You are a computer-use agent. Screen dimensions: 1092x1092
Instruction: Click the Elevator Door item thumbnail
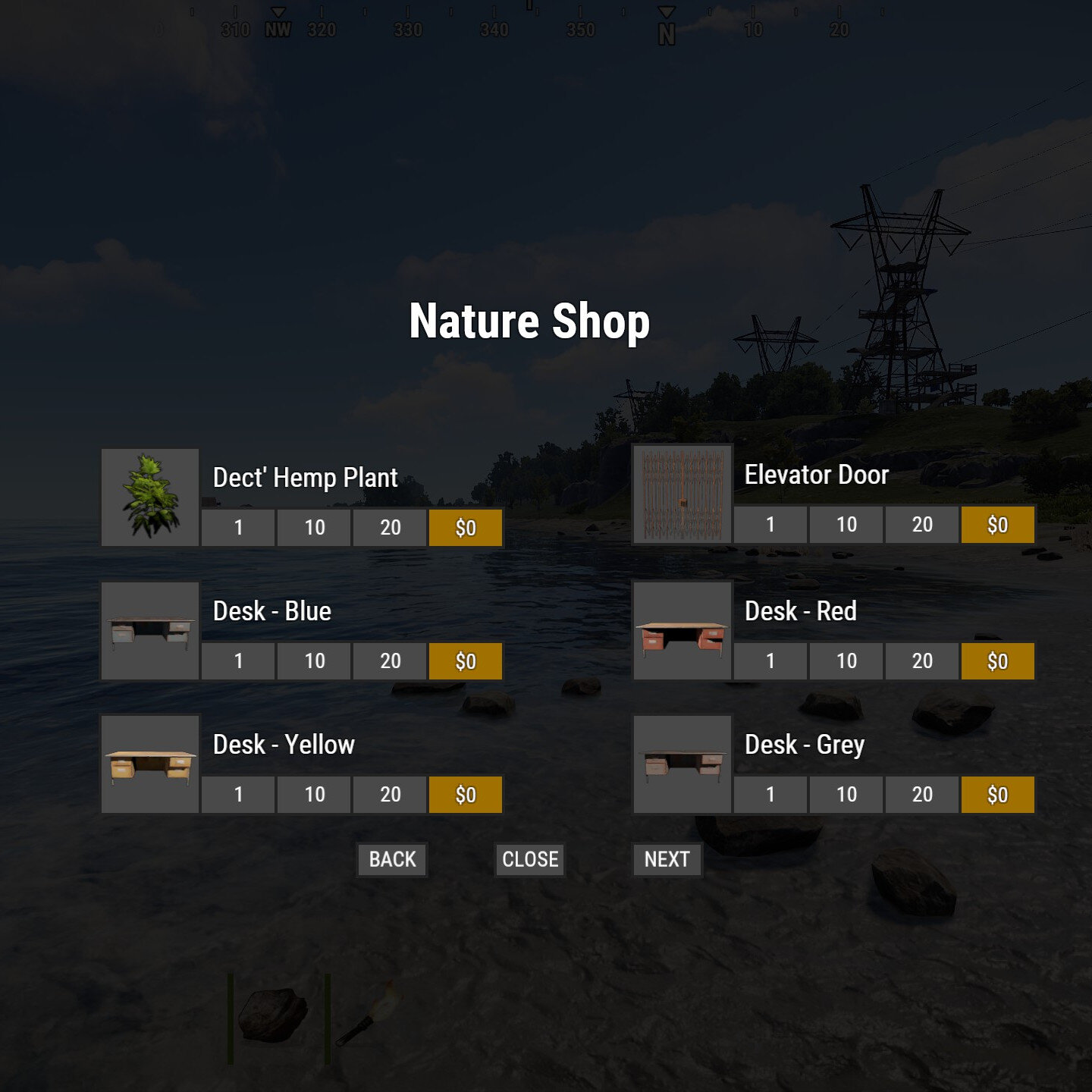pyautogui.click(x=682, y=493)
